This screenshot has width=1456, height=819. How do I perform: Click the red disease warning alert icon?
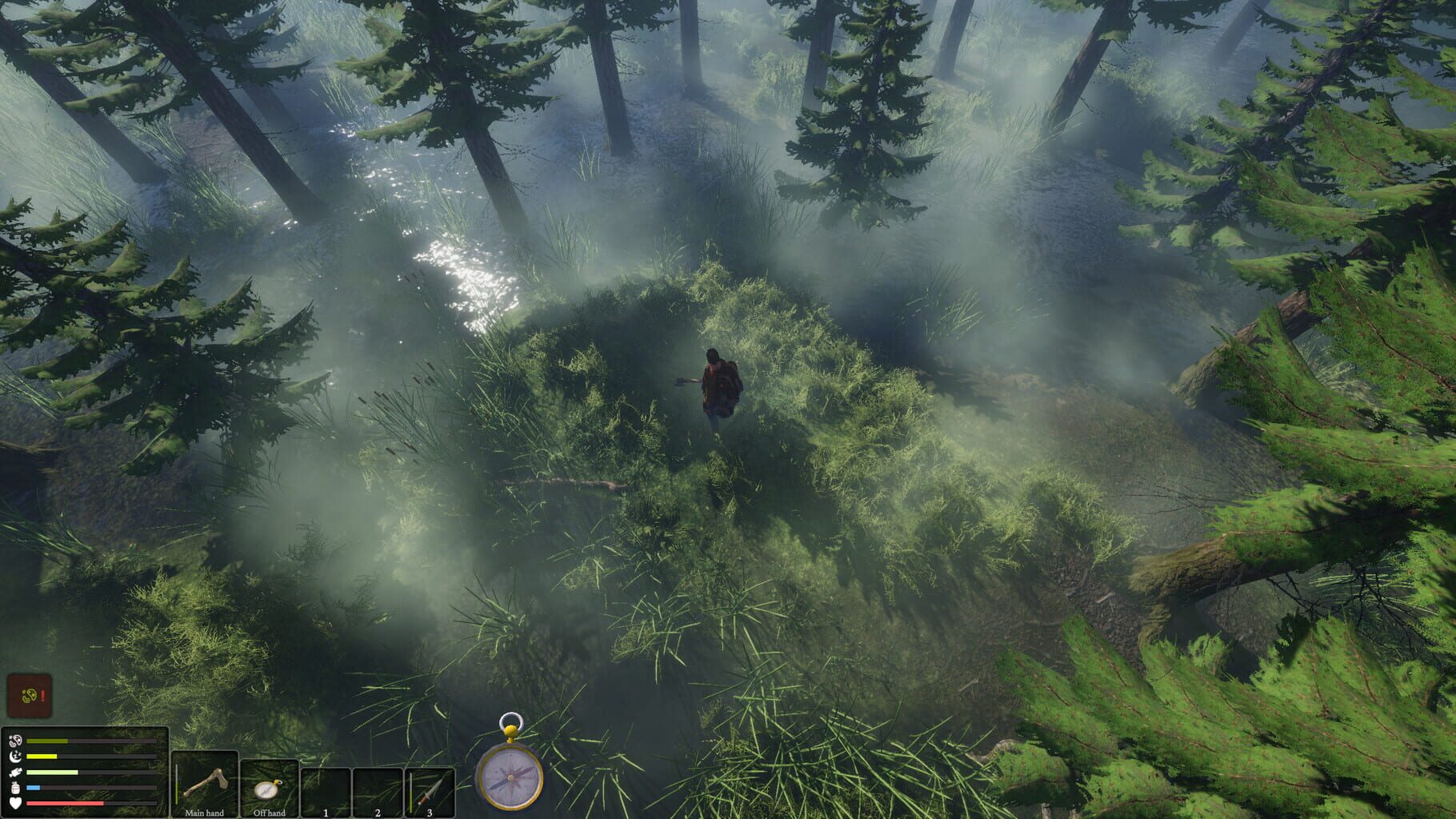[x=29, y=696]
